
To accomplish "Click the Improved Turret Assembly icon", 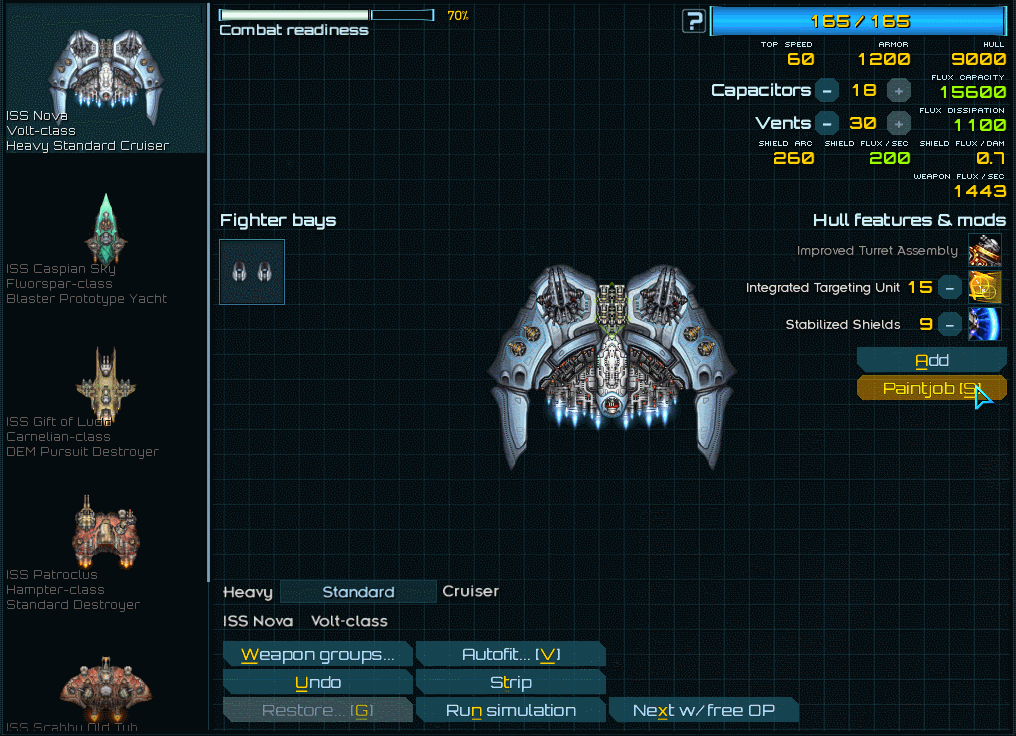I will click(x=984, y=250).
